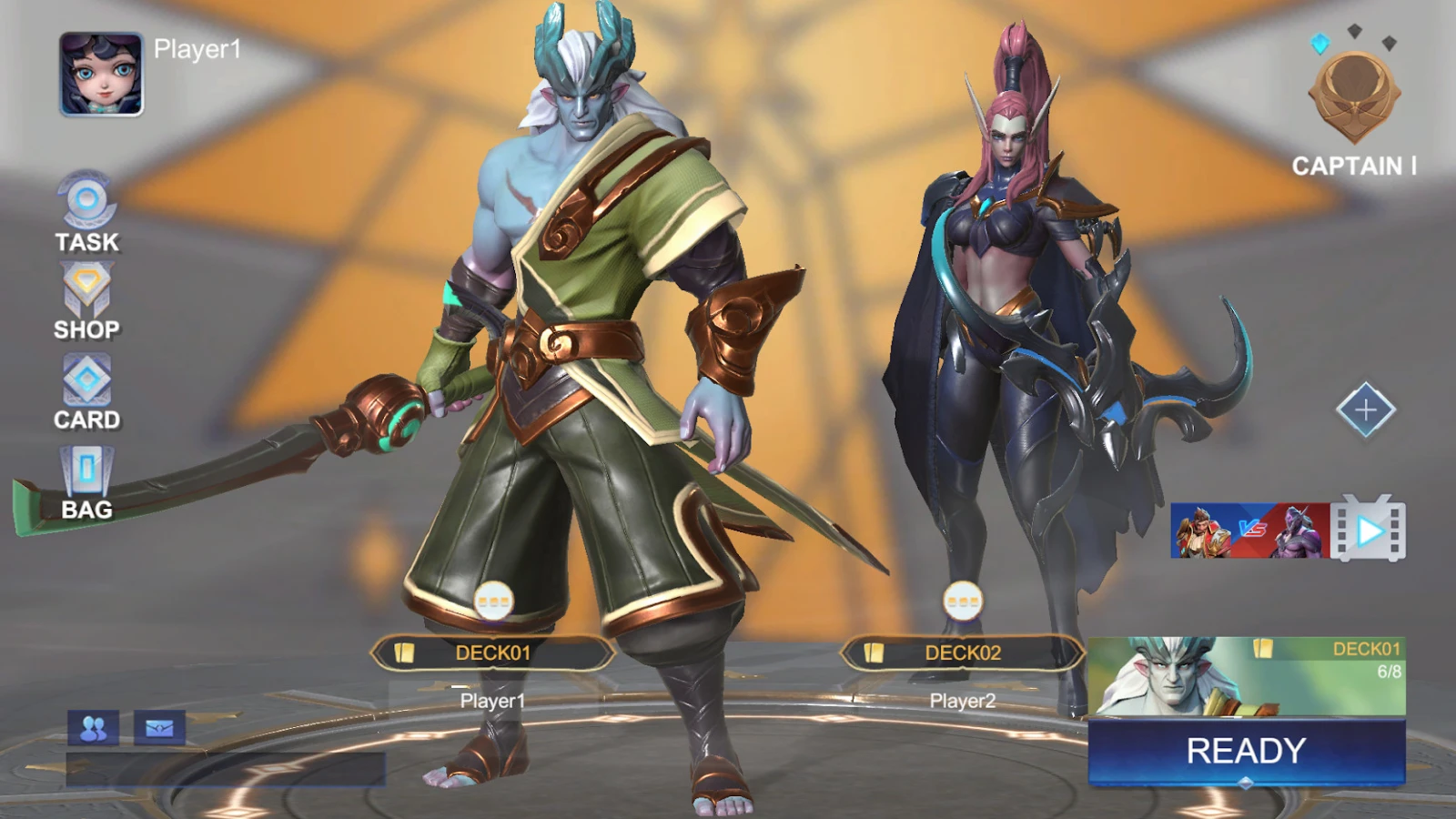Open the Card collection
The image size is (1456, 819).
pyautogui.click(x=86, y=392)
